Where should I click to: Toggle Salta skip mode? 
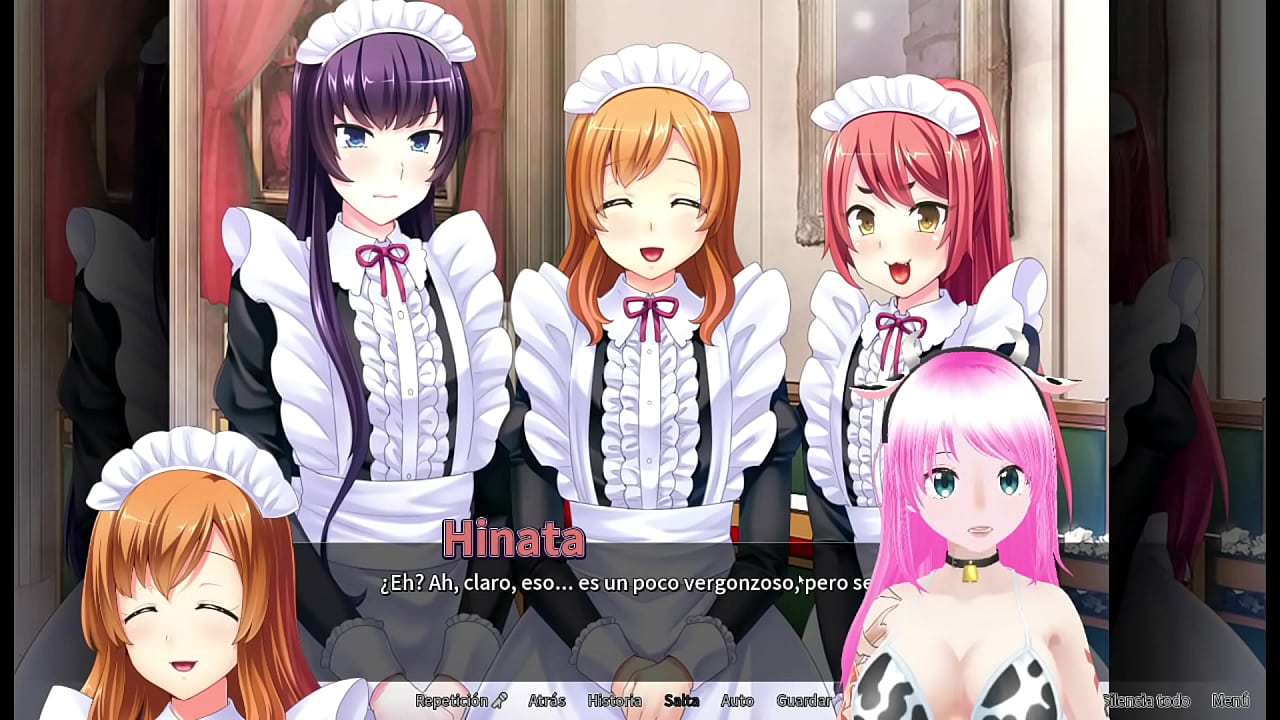(682, 701)
